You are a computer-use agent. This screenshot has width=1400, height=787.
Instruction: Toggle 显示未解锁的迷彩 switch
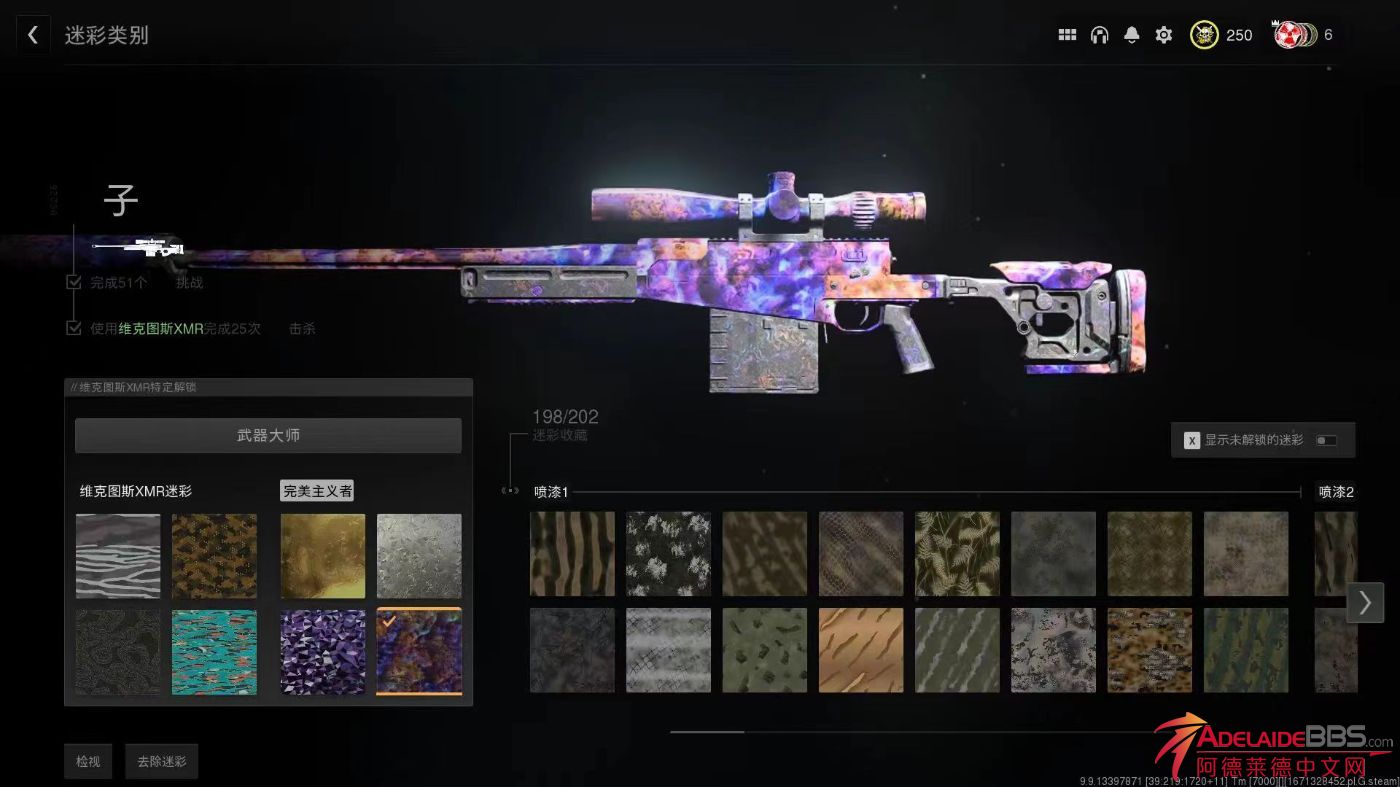1326,440
